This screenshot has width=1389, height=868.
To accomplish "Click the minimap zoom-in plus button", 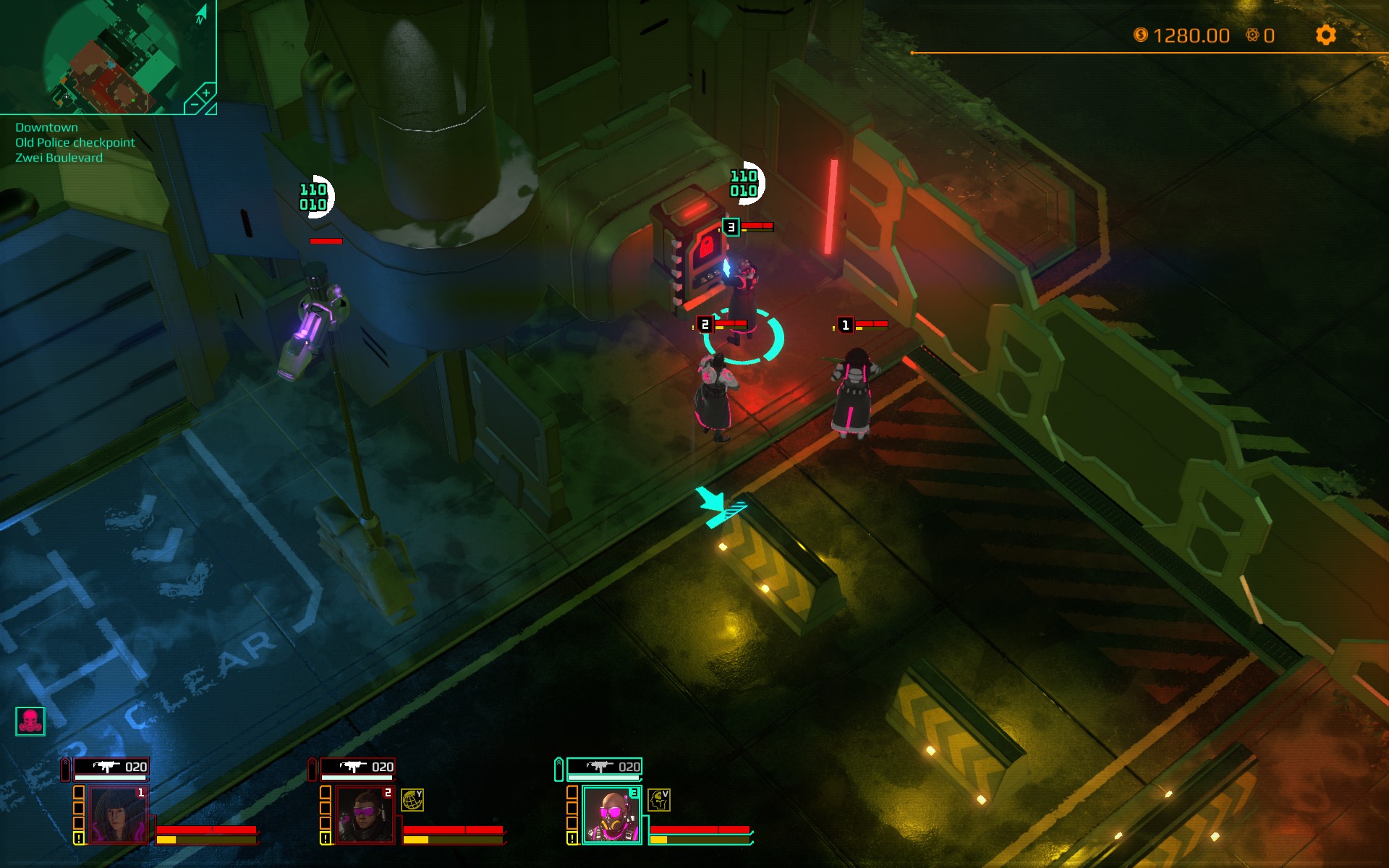I will [x=206, y=93].
